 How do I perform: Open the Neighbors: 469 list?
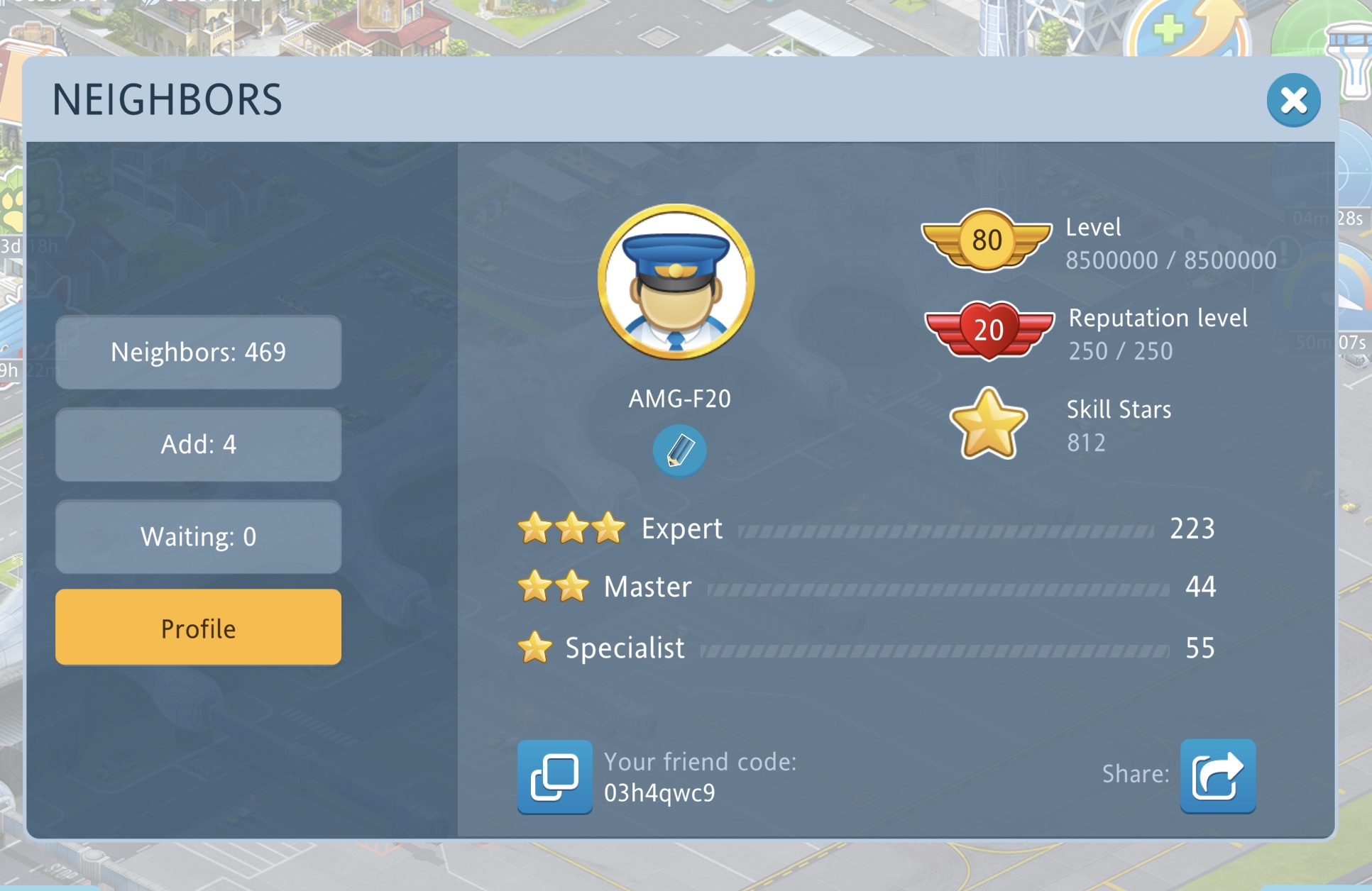point(198,353)
